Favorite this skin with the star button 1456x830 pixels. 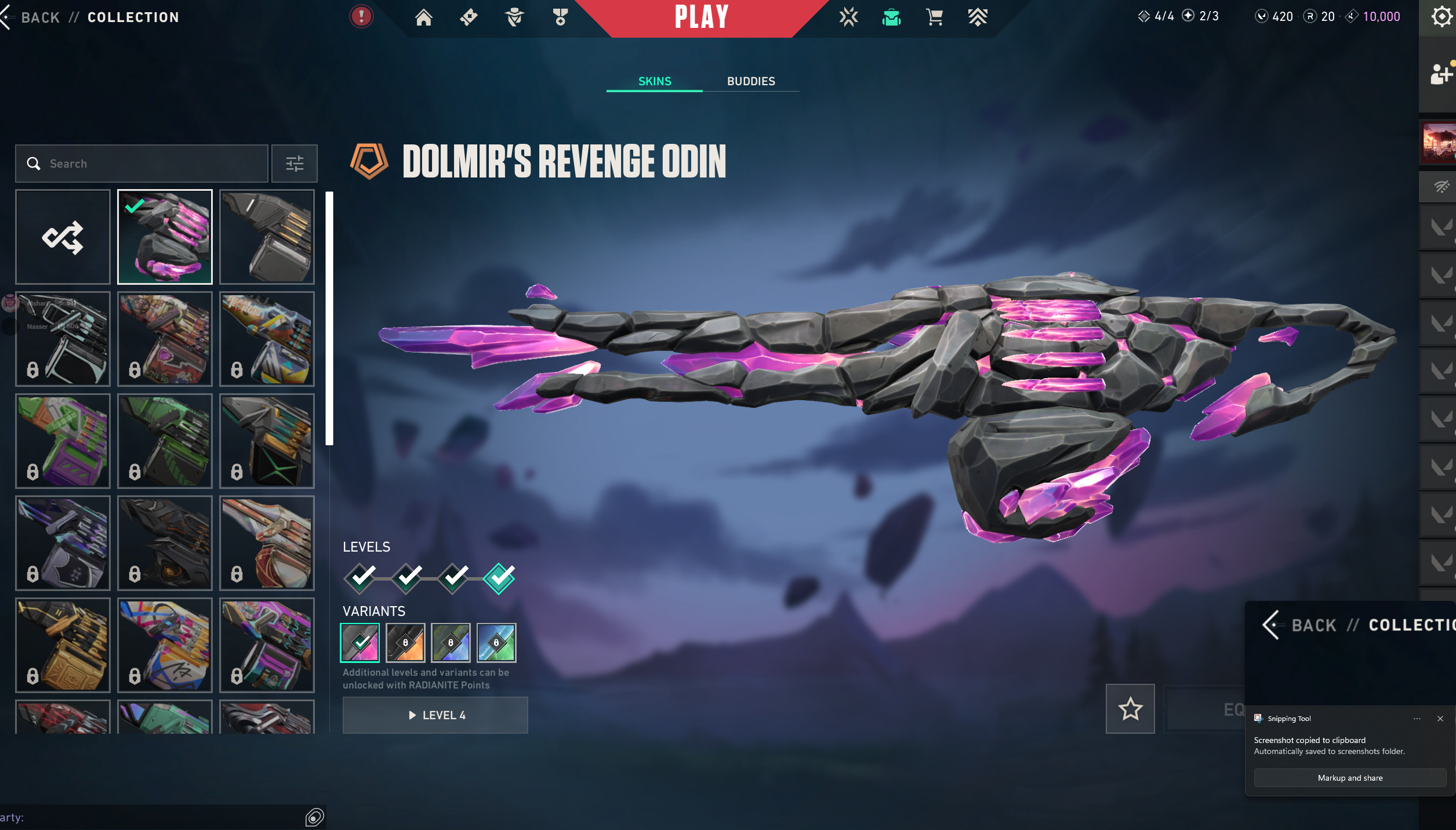[x=1130, y=709]
